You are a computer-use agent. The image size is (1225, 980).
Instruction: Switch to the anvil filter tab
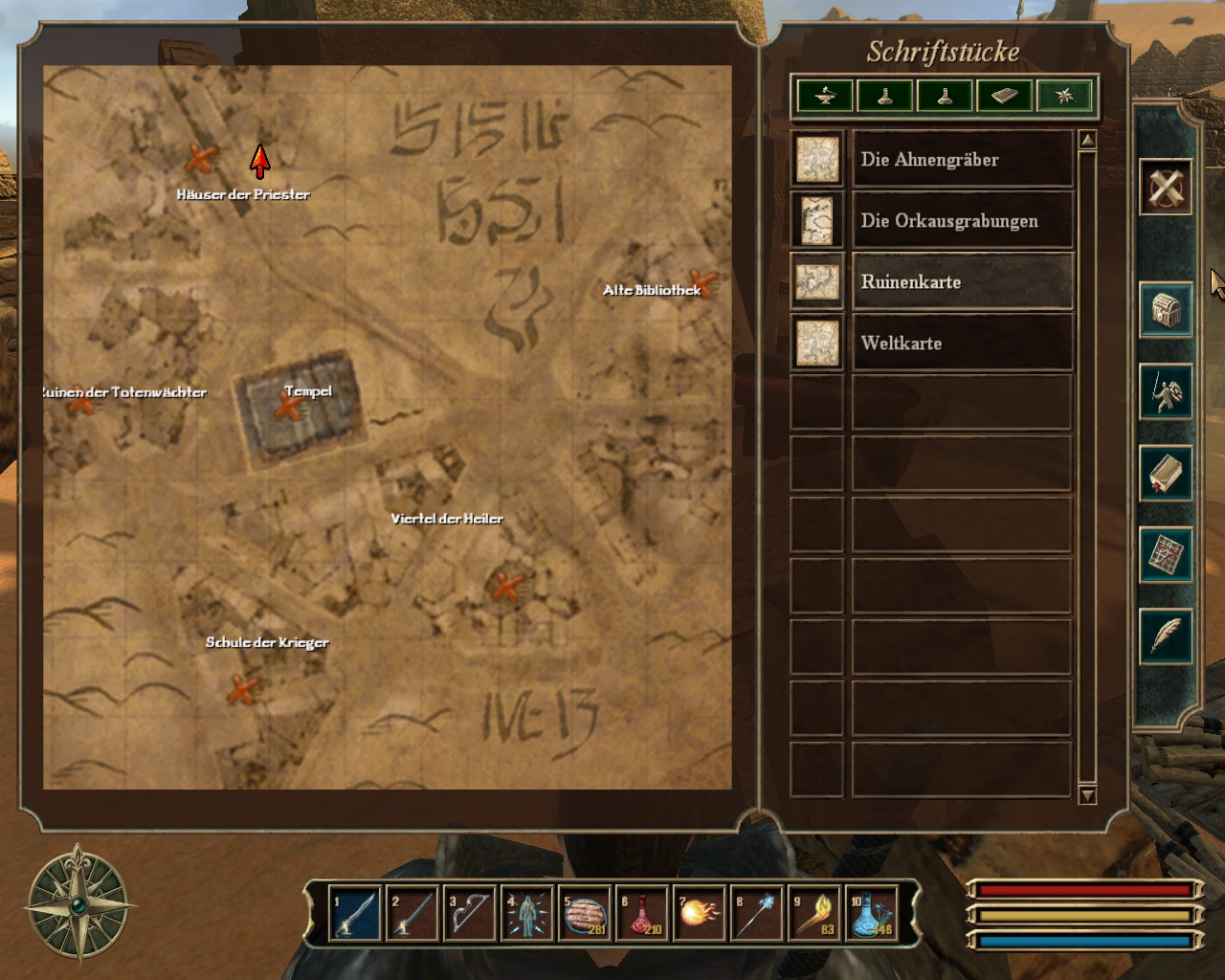point(825,96)
